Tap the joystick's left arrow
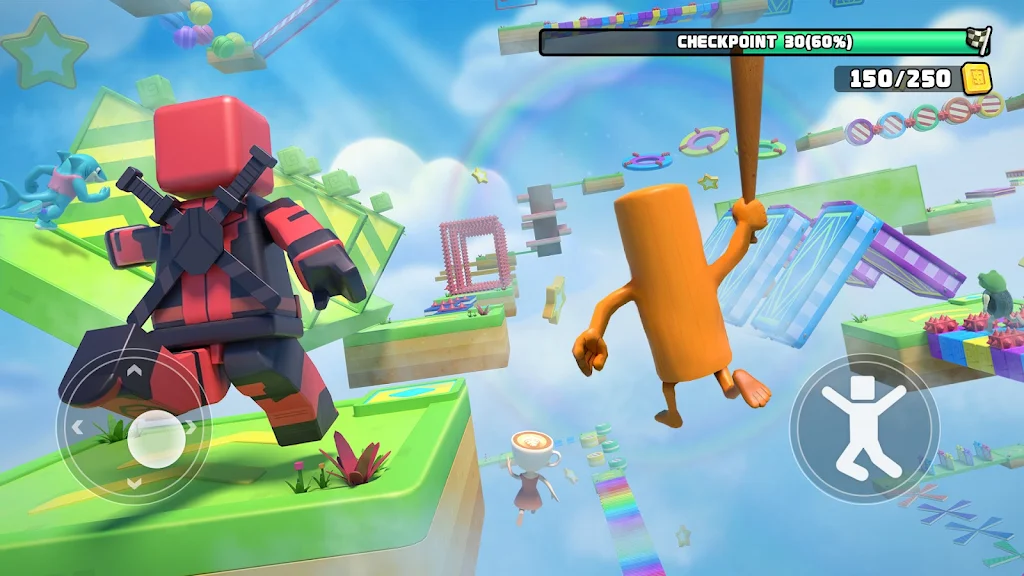Screen dimensions: 1024x576 (x=78, y=427)
